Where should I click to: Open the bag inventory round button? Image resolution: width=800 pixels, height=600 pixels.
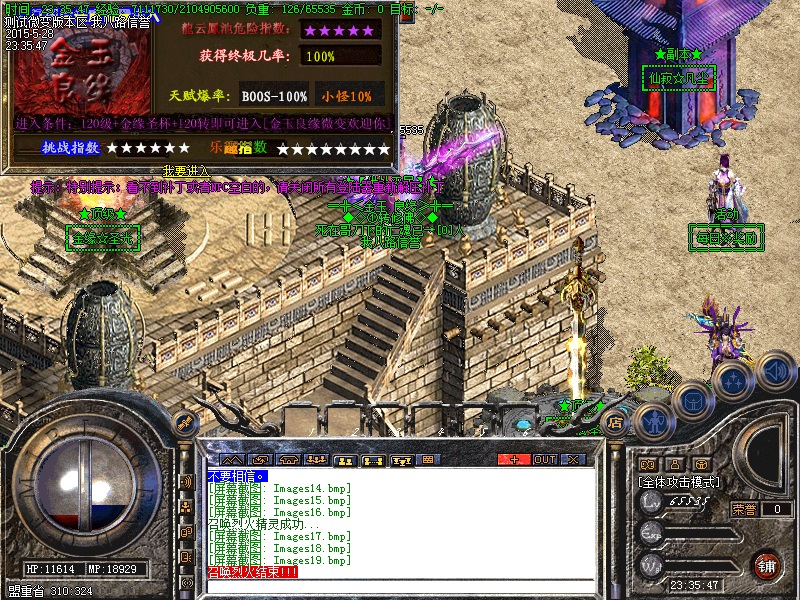[692, 400]
